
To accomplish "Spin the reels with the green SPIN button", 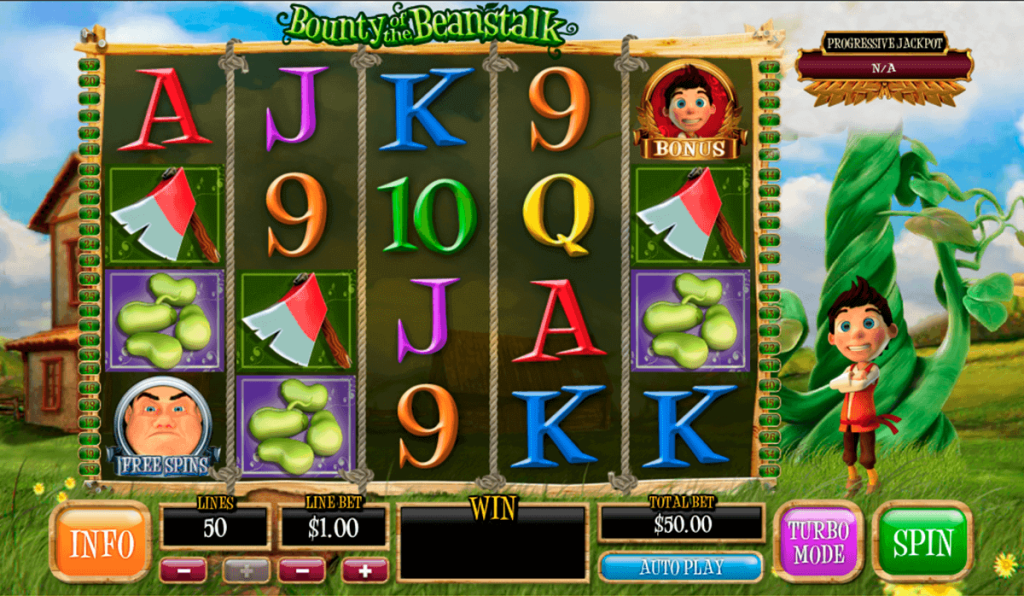I will (922, 541).
